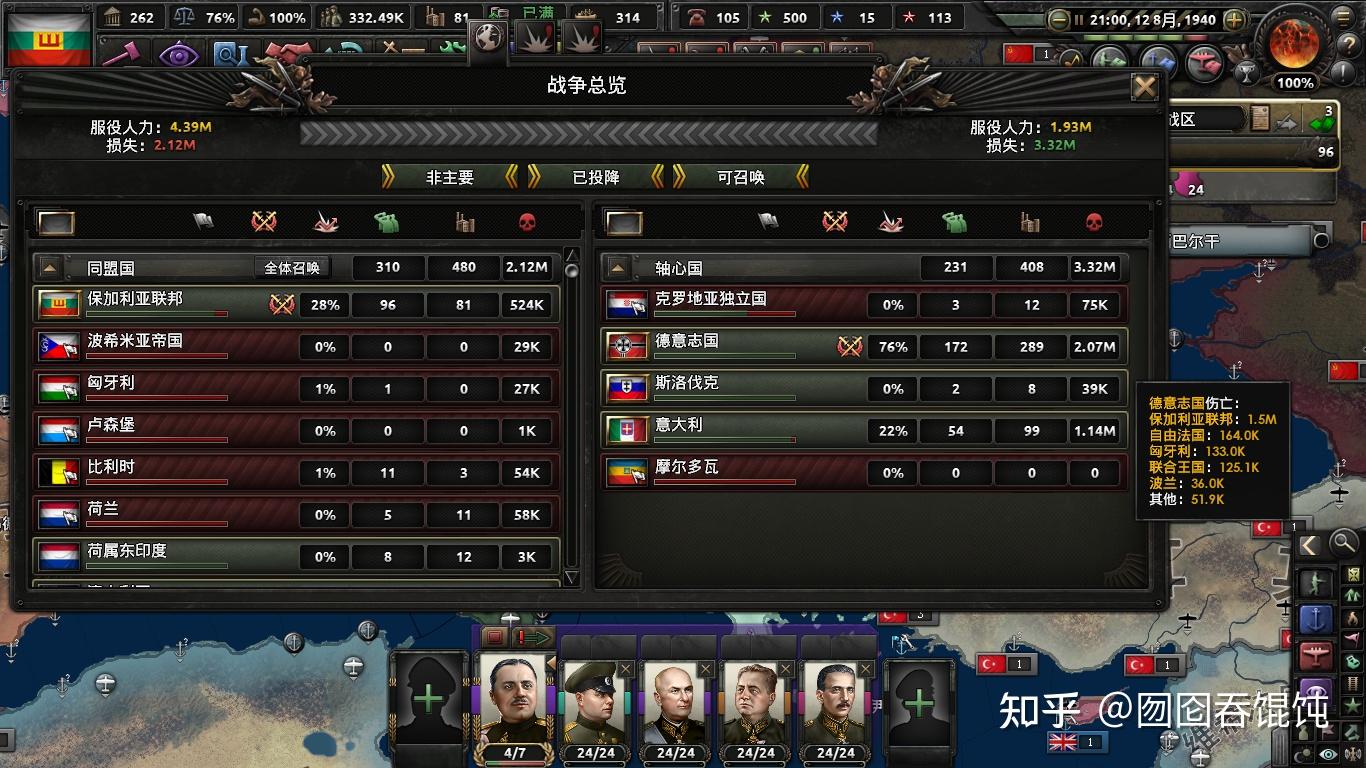Sort Axis countries by the skull casualties icon
Viewport: 1366px width, 768px height.
pos(1095,222)
